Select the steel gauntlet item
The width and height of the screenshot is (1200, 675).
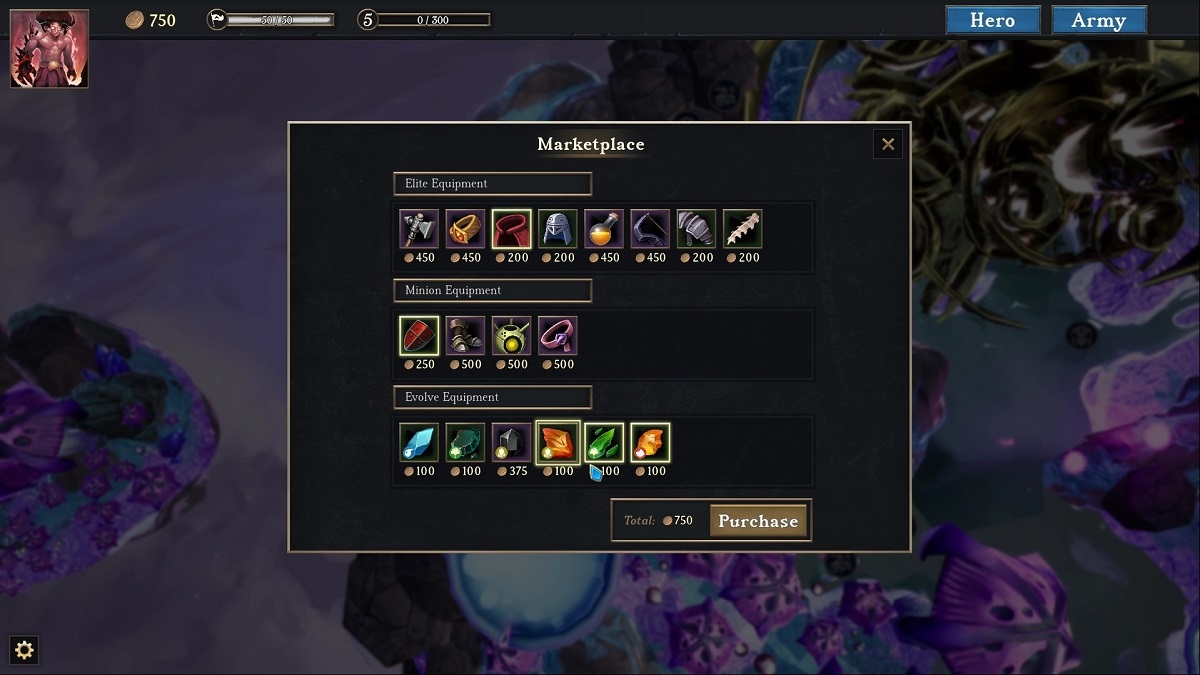point(696,229)
